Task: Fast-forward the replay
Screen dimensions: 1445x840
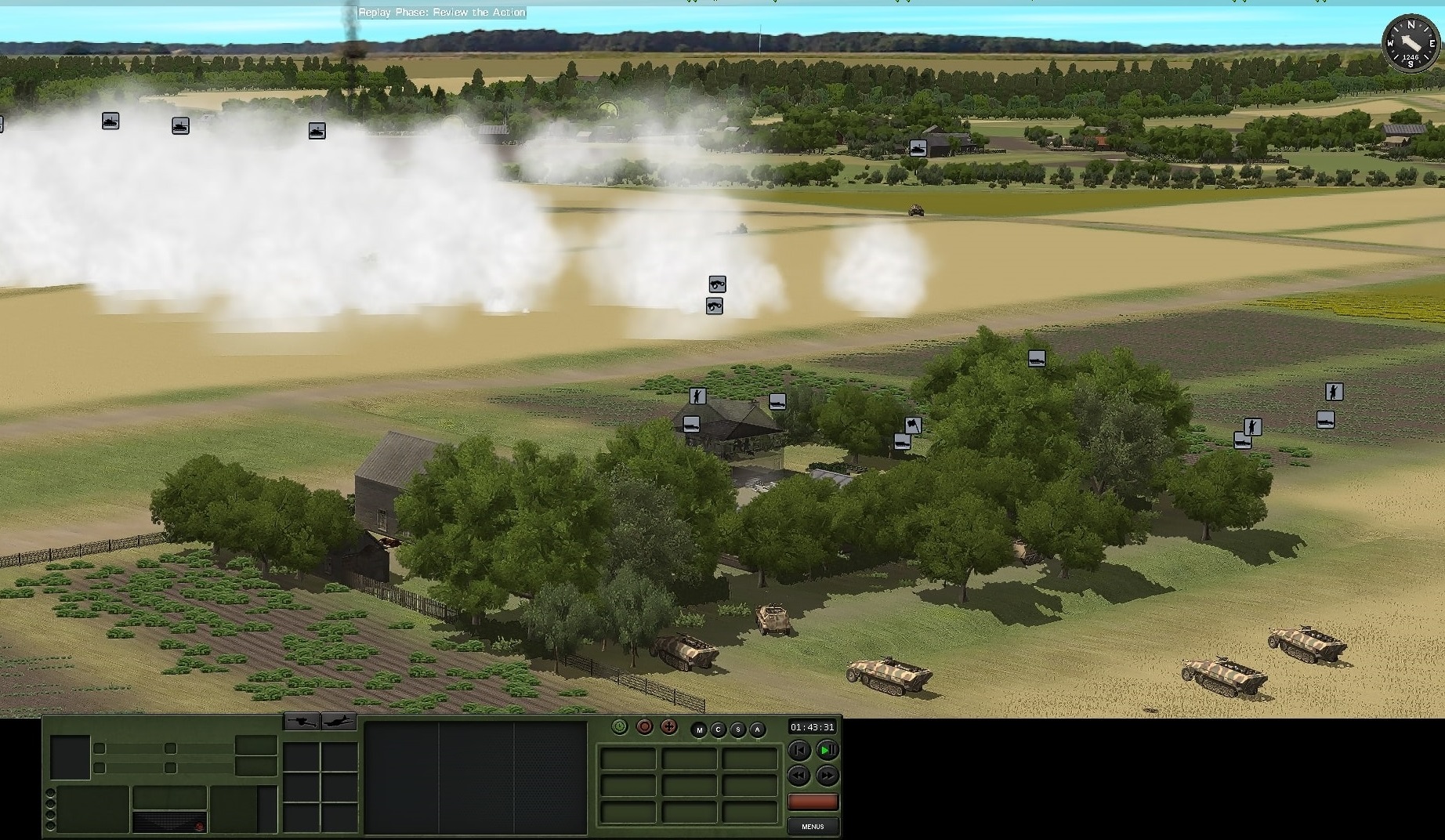Action: (x=827, y=776)
